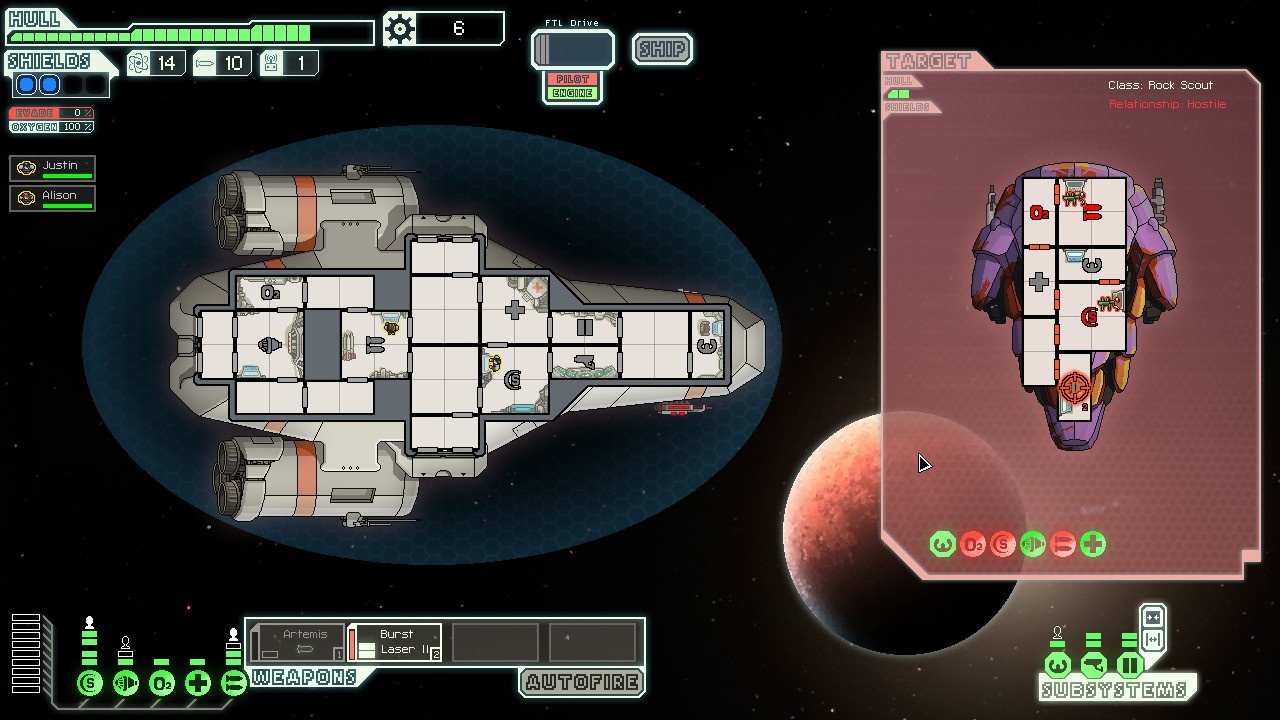The height and width of the screenshot is (720, 1280).
Task: Open the Ship menu
Action: (662, 49)
